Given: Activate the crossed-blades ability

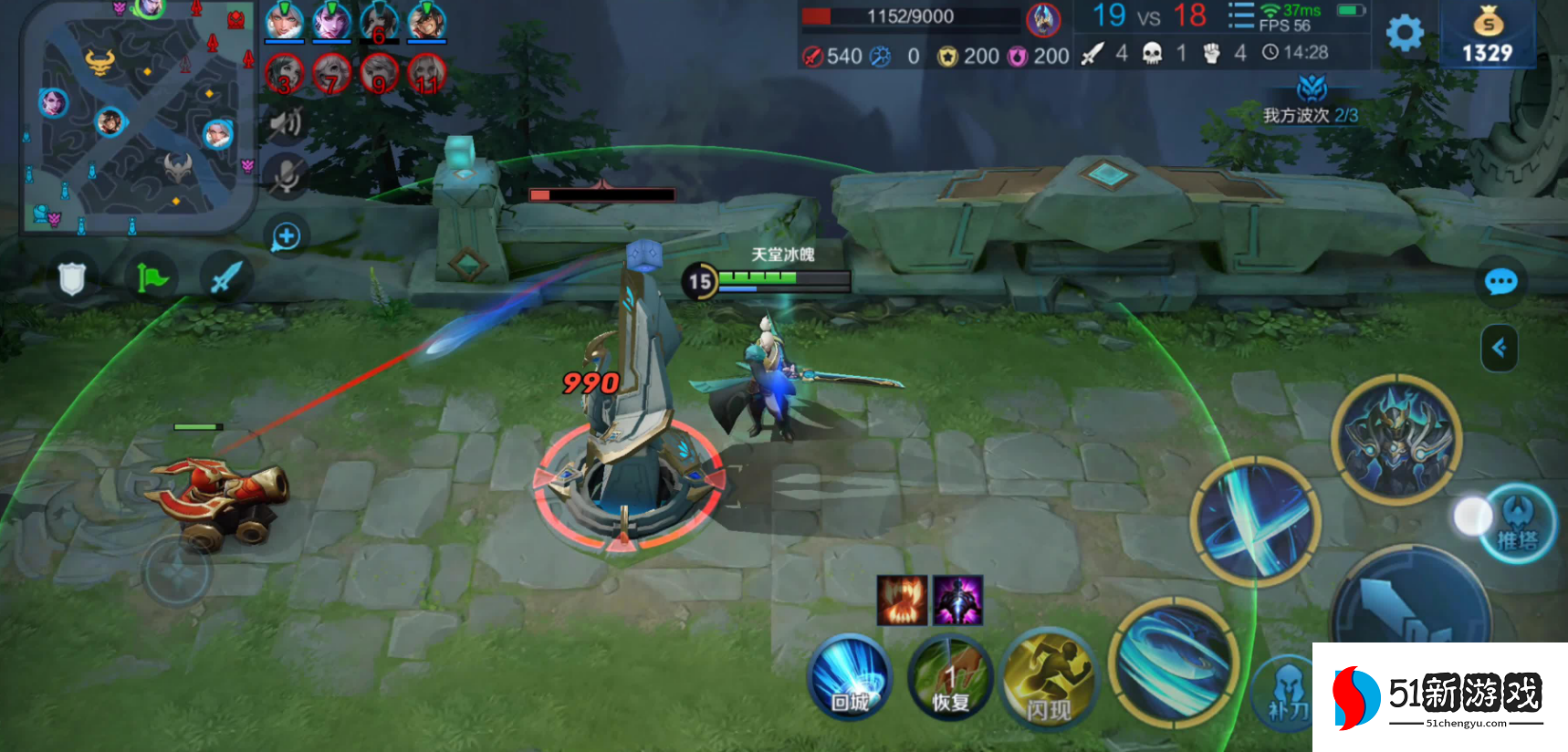Looking at the screenshot, I should (x=1255, y=521).
